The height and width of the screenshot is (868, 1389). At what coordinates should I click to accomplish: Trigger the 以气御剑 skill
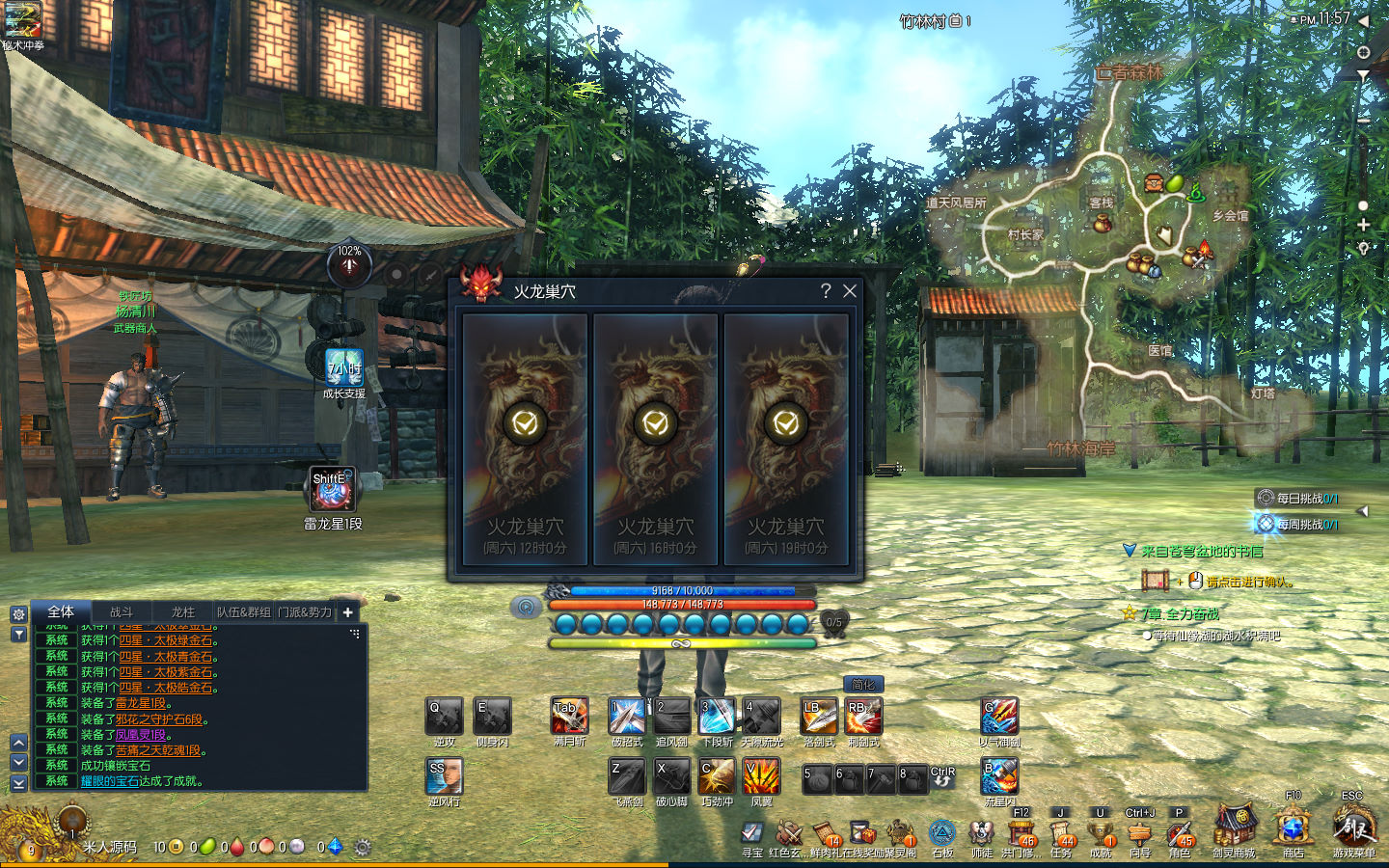pyautogui.click(x=999, y=717)
